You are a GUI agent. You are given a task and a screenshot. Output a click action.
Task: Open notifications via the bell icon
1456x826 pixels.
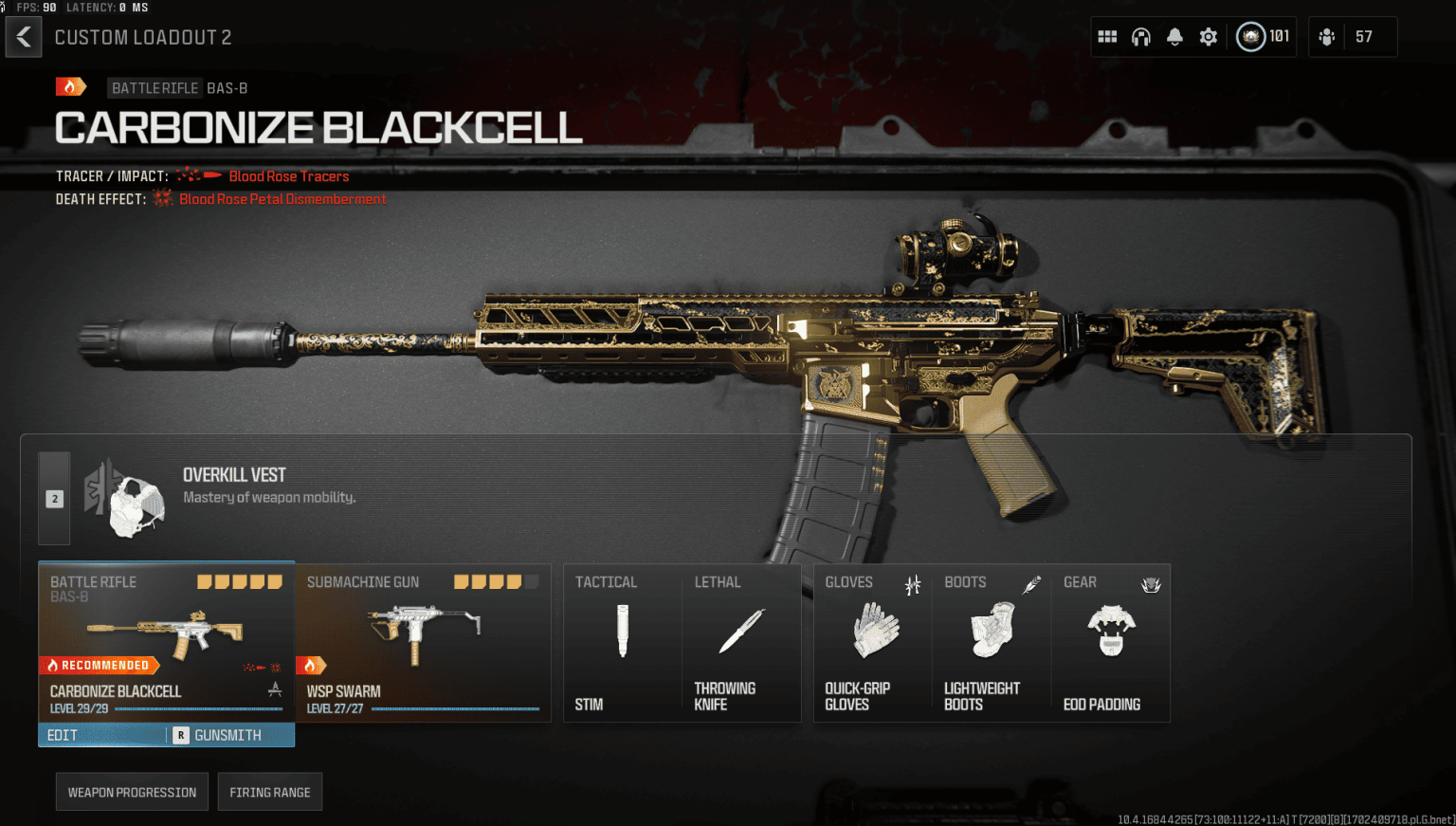pyautogui.click(x=1174, y=35)
